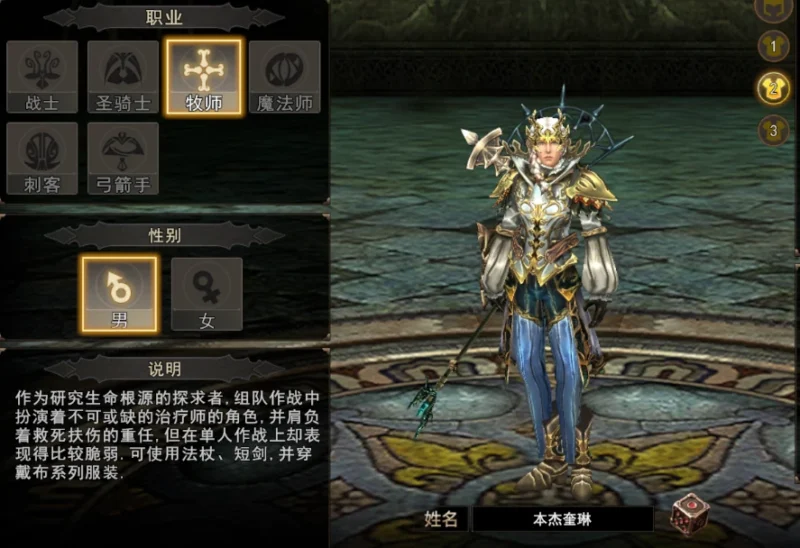The image size is (800, 548).
Task: Roll the dice for a random name
Action: (x=689, y=515)
